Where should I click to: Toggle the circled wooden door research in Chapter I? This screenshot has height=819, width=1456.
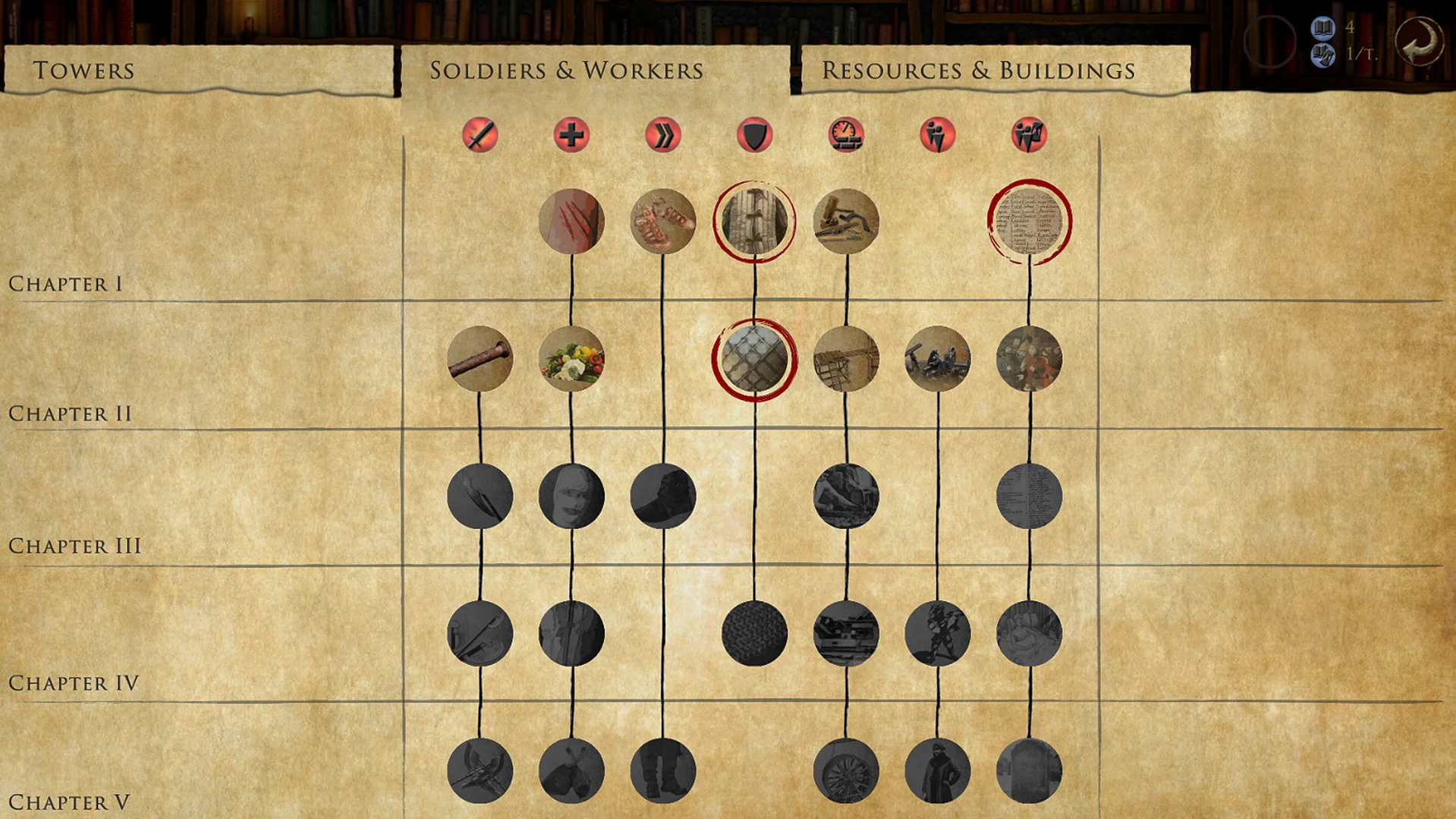[754, 221]
